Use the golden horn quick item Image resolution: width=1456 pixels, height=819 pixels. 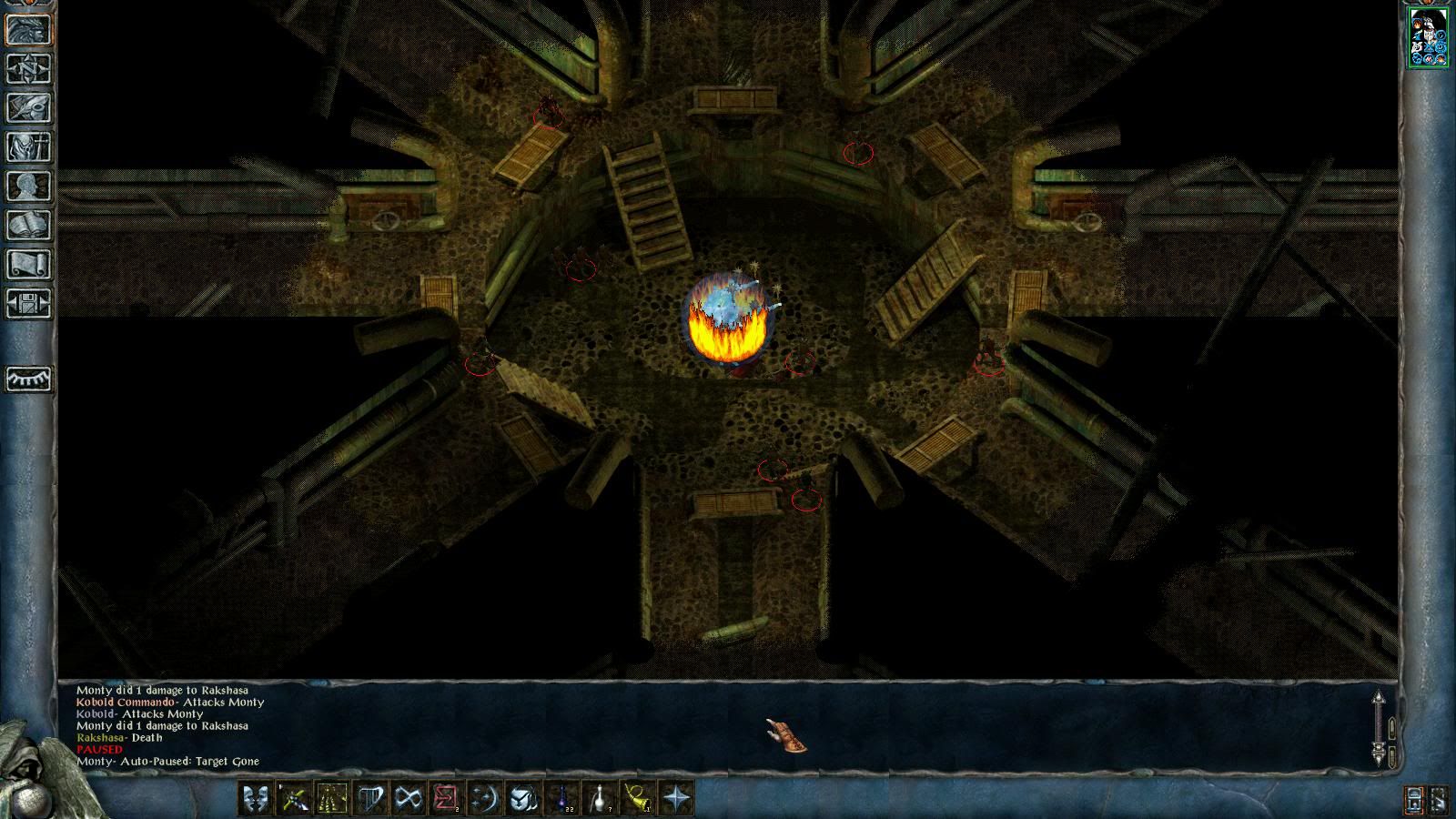[639, 799]
